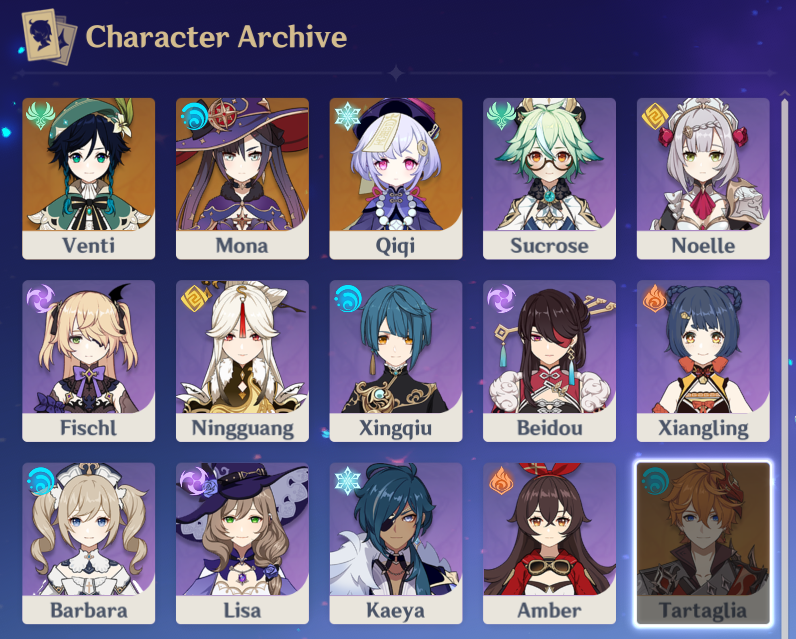Choose Beidou's character card

(549, 360)
